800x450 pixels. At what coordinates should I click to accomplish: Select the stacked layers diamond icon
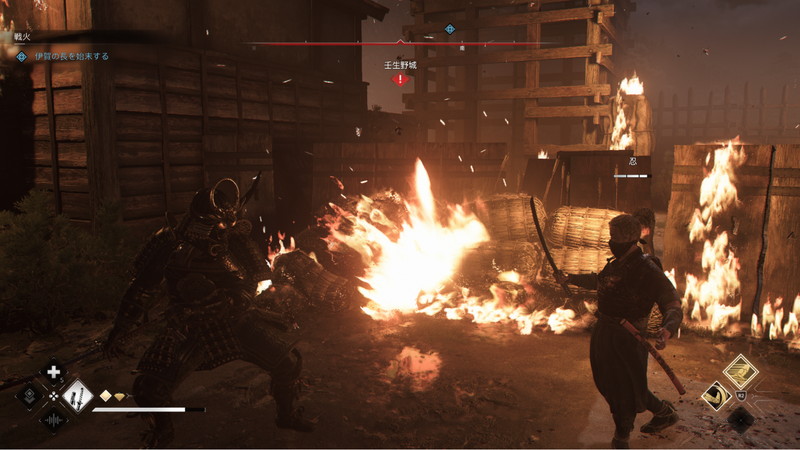tap(30, 396)
